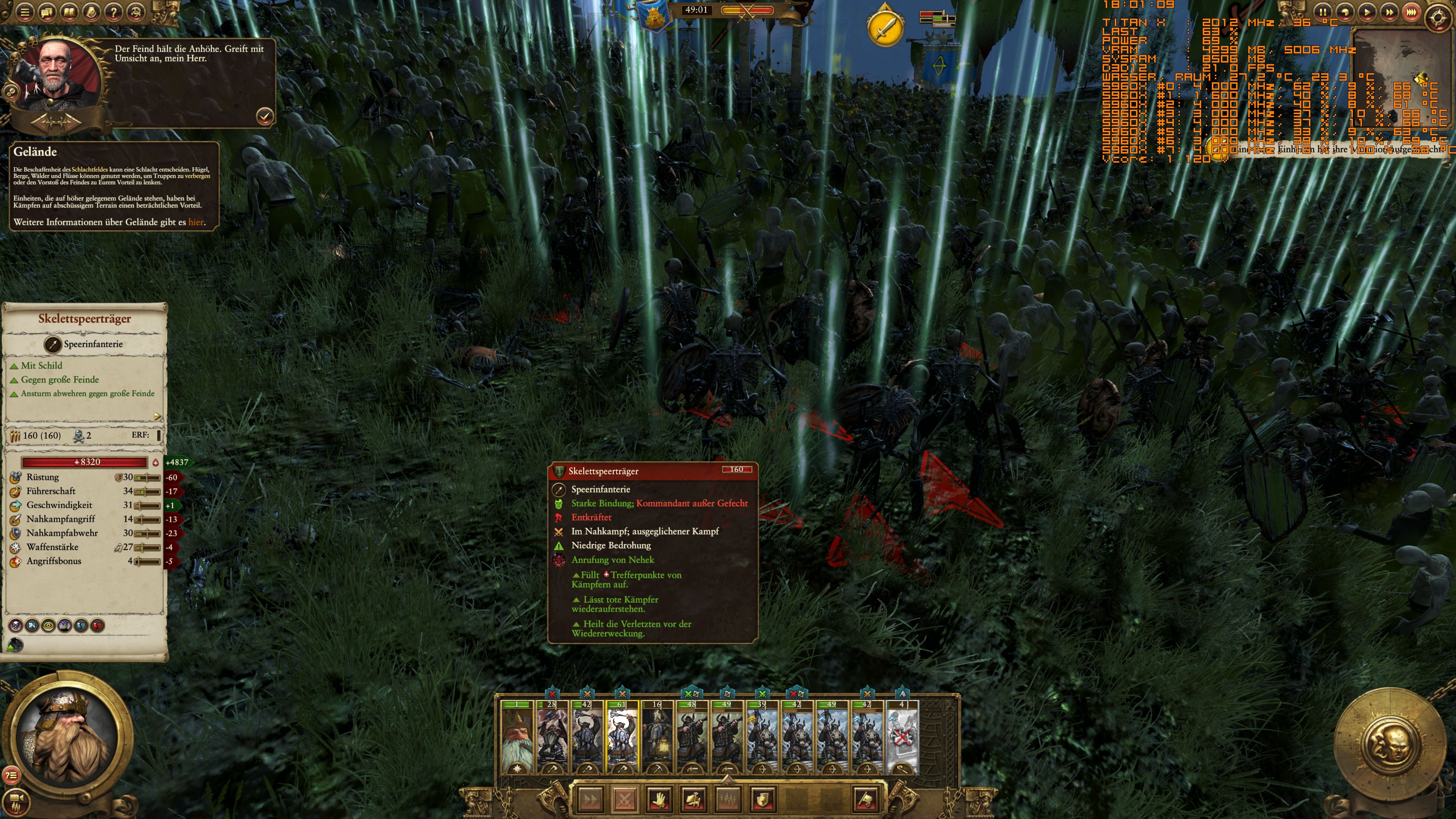Open the help question mark
This screenshot has height=819, width=1456.
click(112, 11)
